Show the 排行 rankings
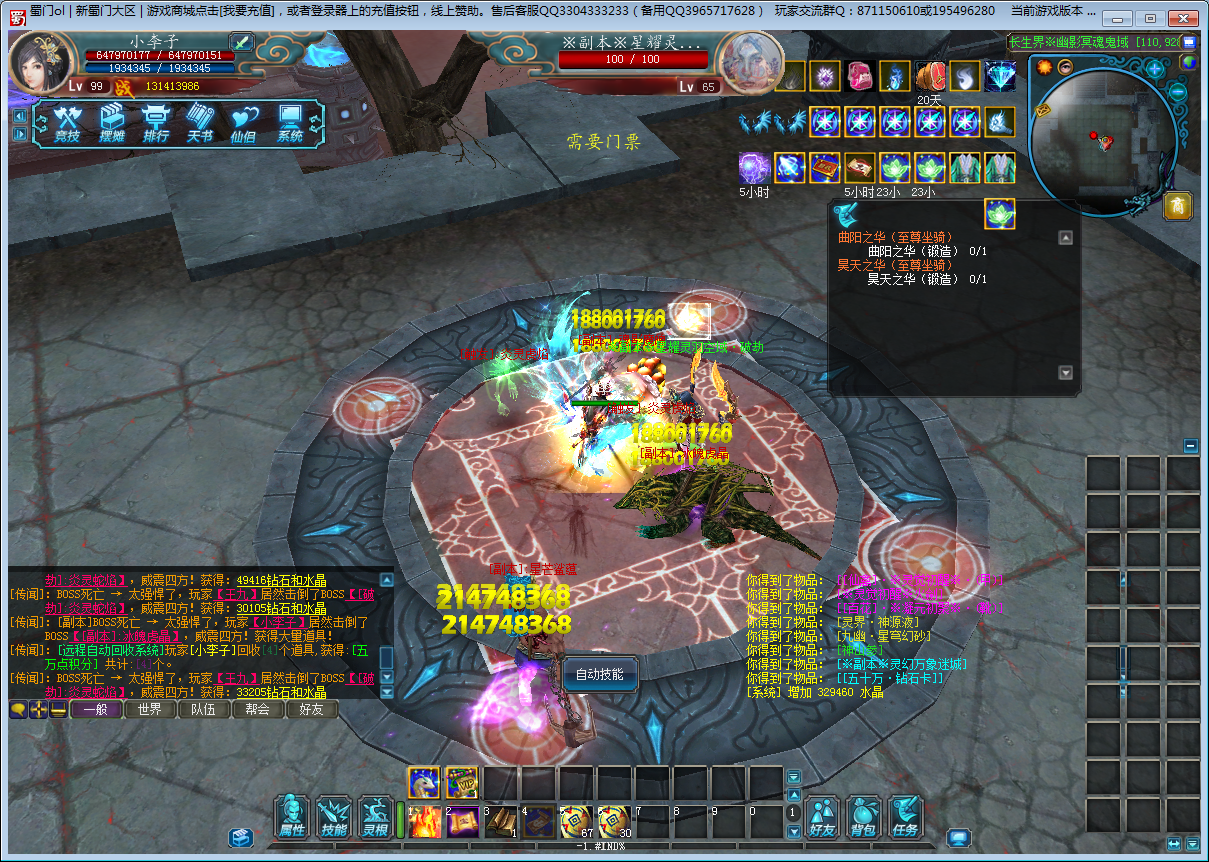 156,124
